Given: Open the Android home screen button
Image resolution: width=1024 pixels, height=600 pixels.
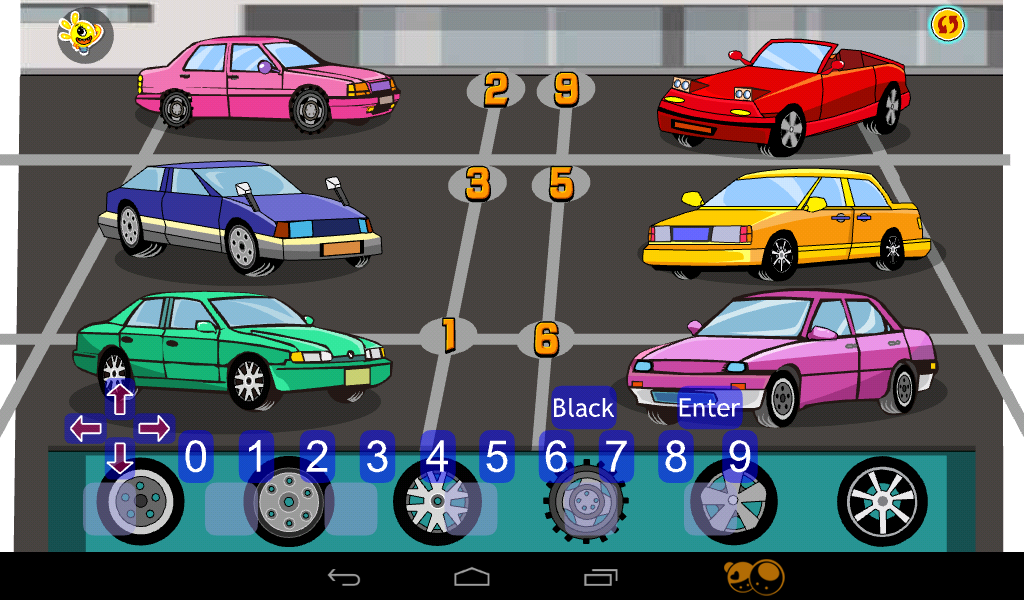Looking at the screenshot, I should (x=472, y=577).
